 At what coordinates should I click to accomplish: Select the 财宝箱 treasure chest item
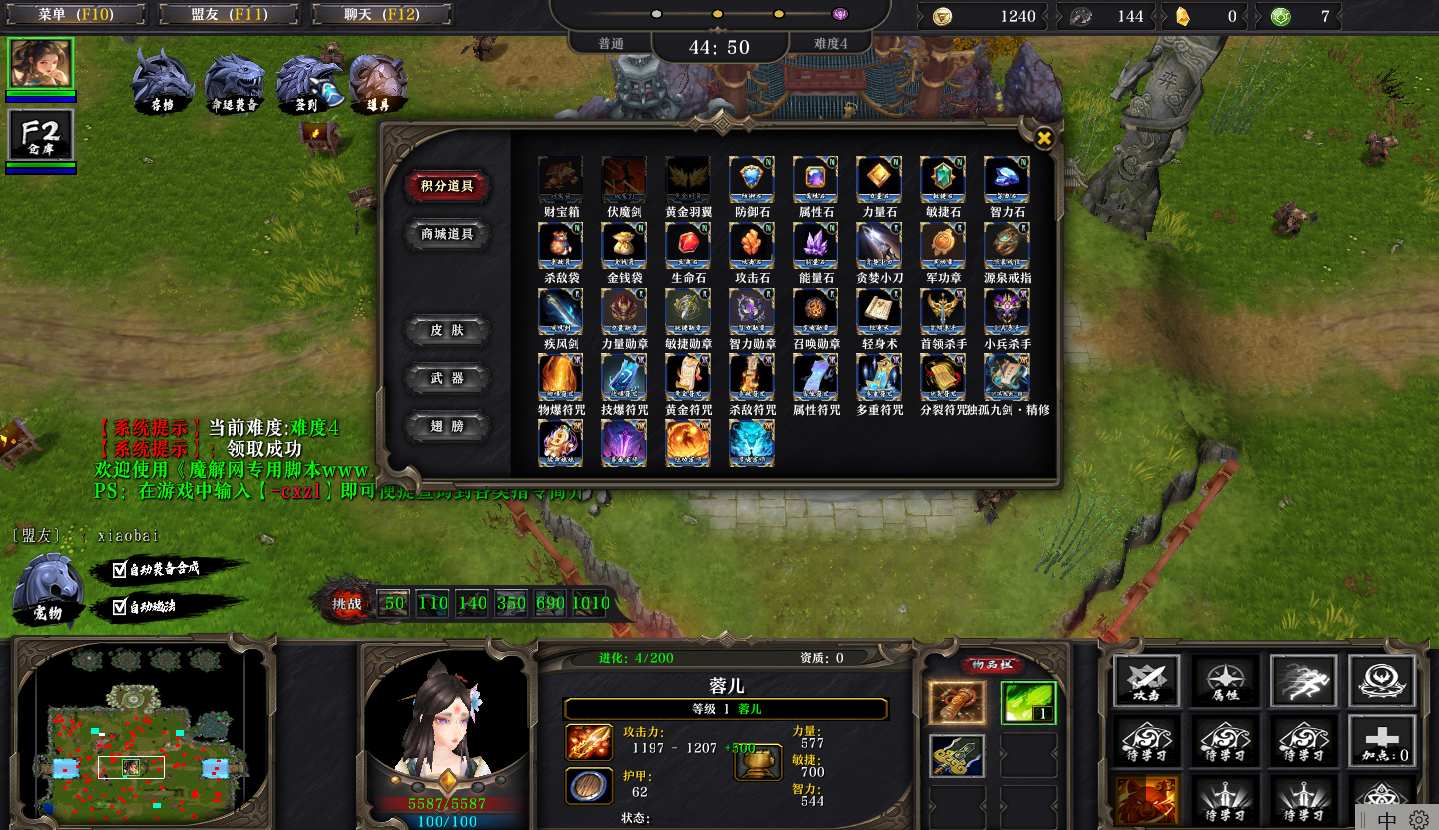click(x=560, y=180)
